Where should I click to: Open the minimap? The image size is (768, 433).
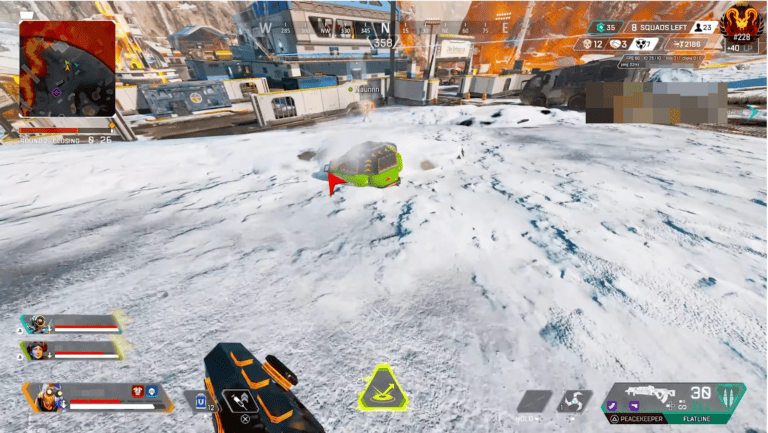pyautogui.click(x=67, y=68)
